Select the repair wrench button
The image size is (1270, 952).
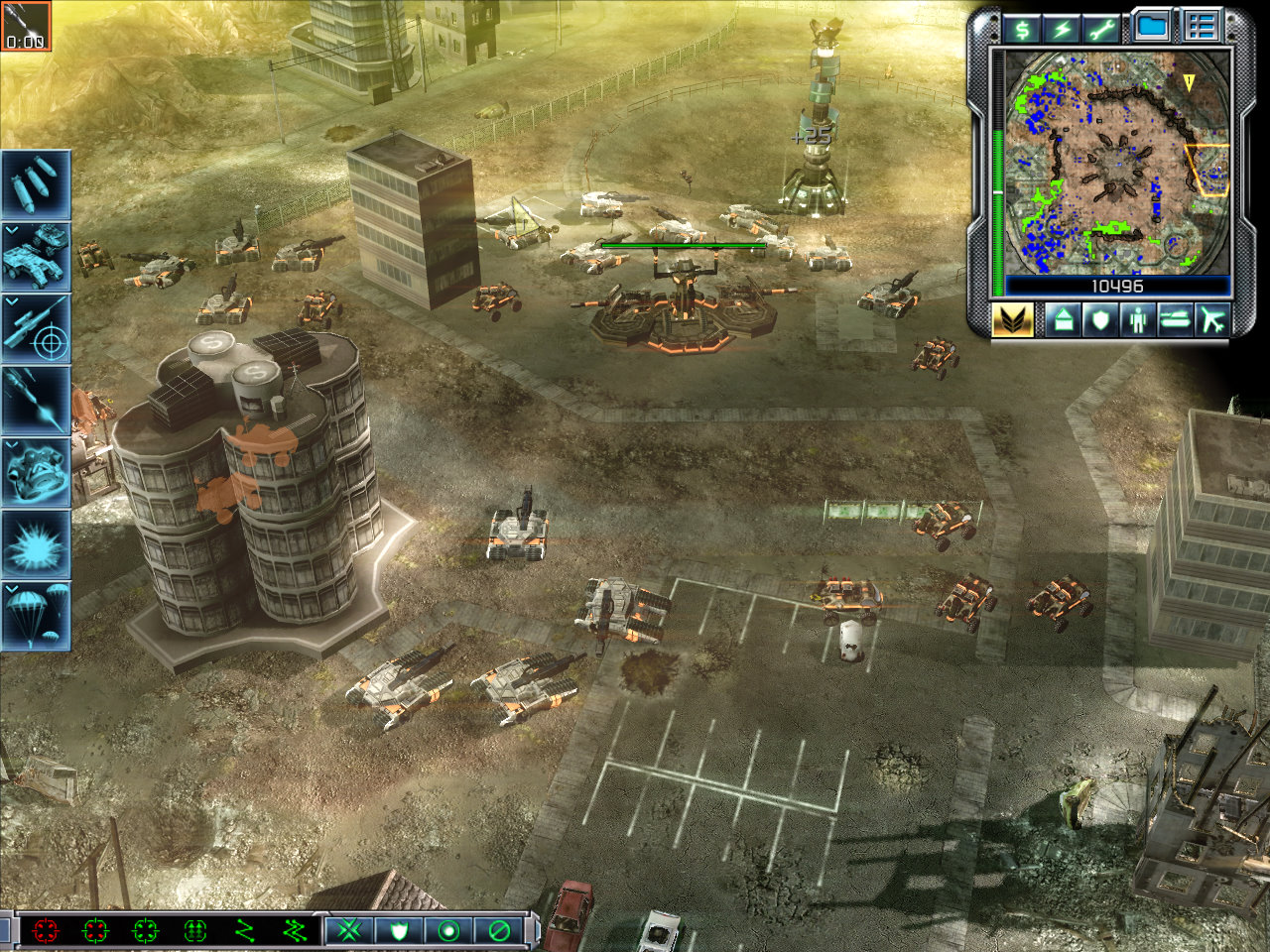pos(1101,27)
